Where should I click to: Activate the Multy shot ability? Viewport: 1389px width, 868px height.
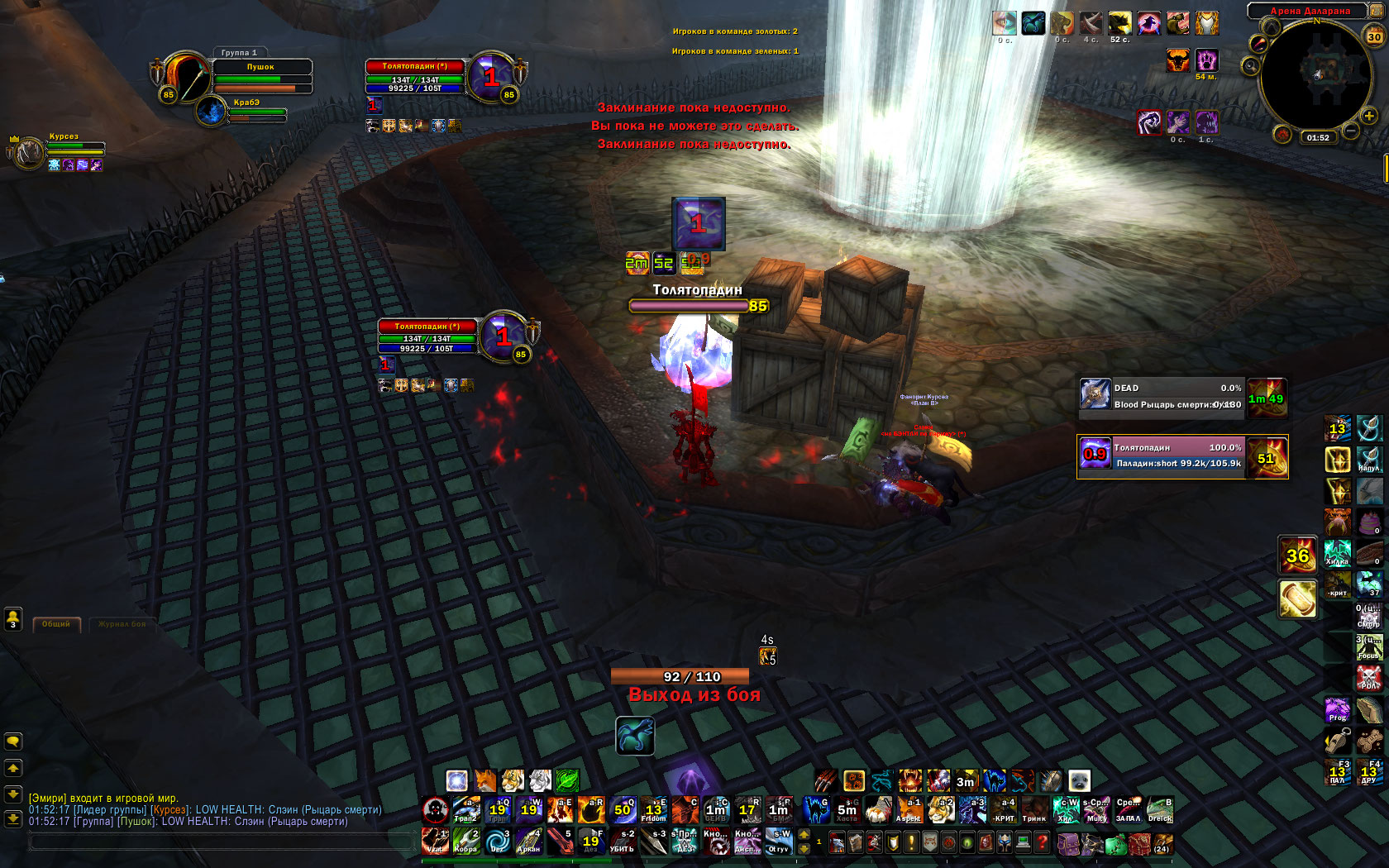1097,810
